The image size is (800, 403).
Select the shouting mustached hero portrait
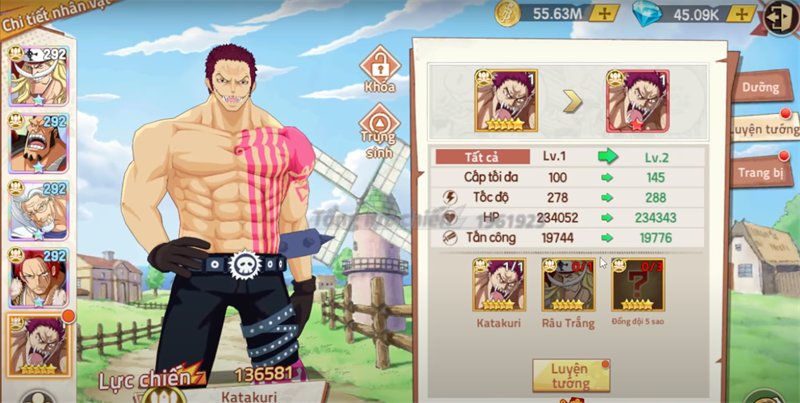click(x=38, y=143)
